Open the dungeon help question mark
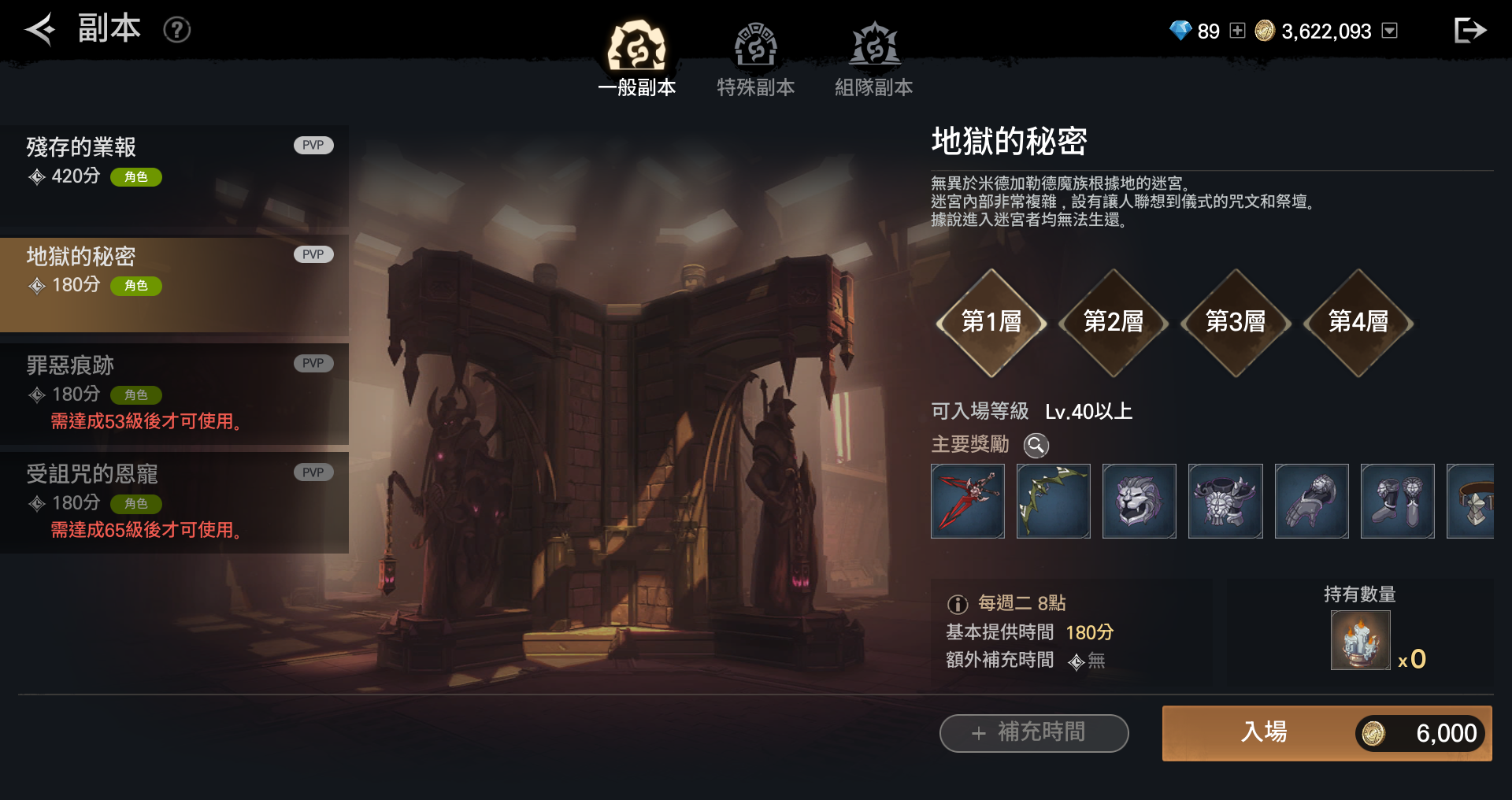The image size is (1512, 800). (176, 30)
